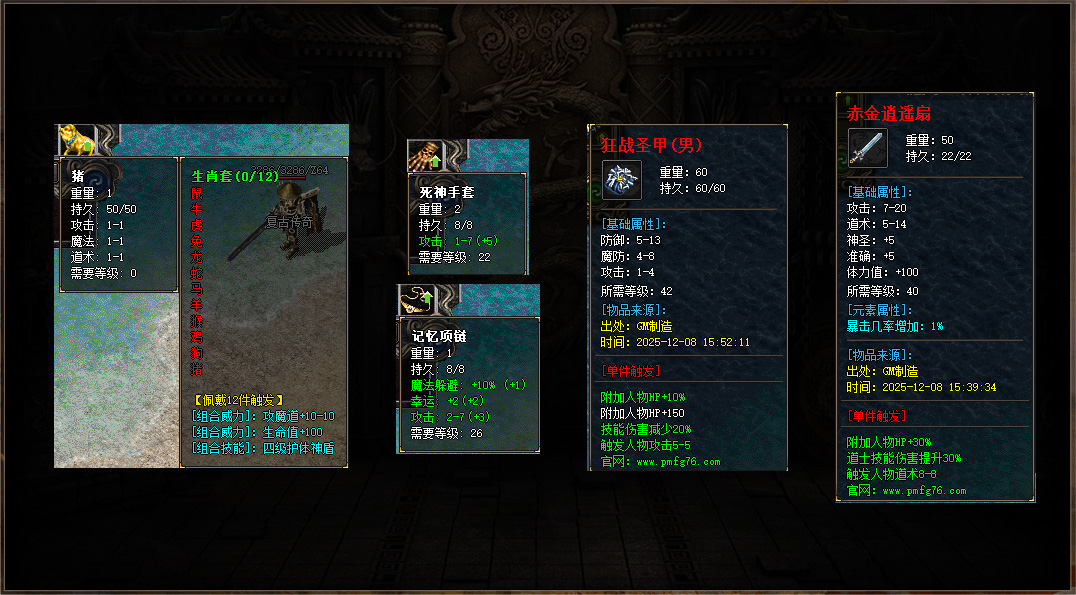Select the golden pig zodiac item slot
The width and height of the screenshot is (1076, 595).
[x=75, y=138]
